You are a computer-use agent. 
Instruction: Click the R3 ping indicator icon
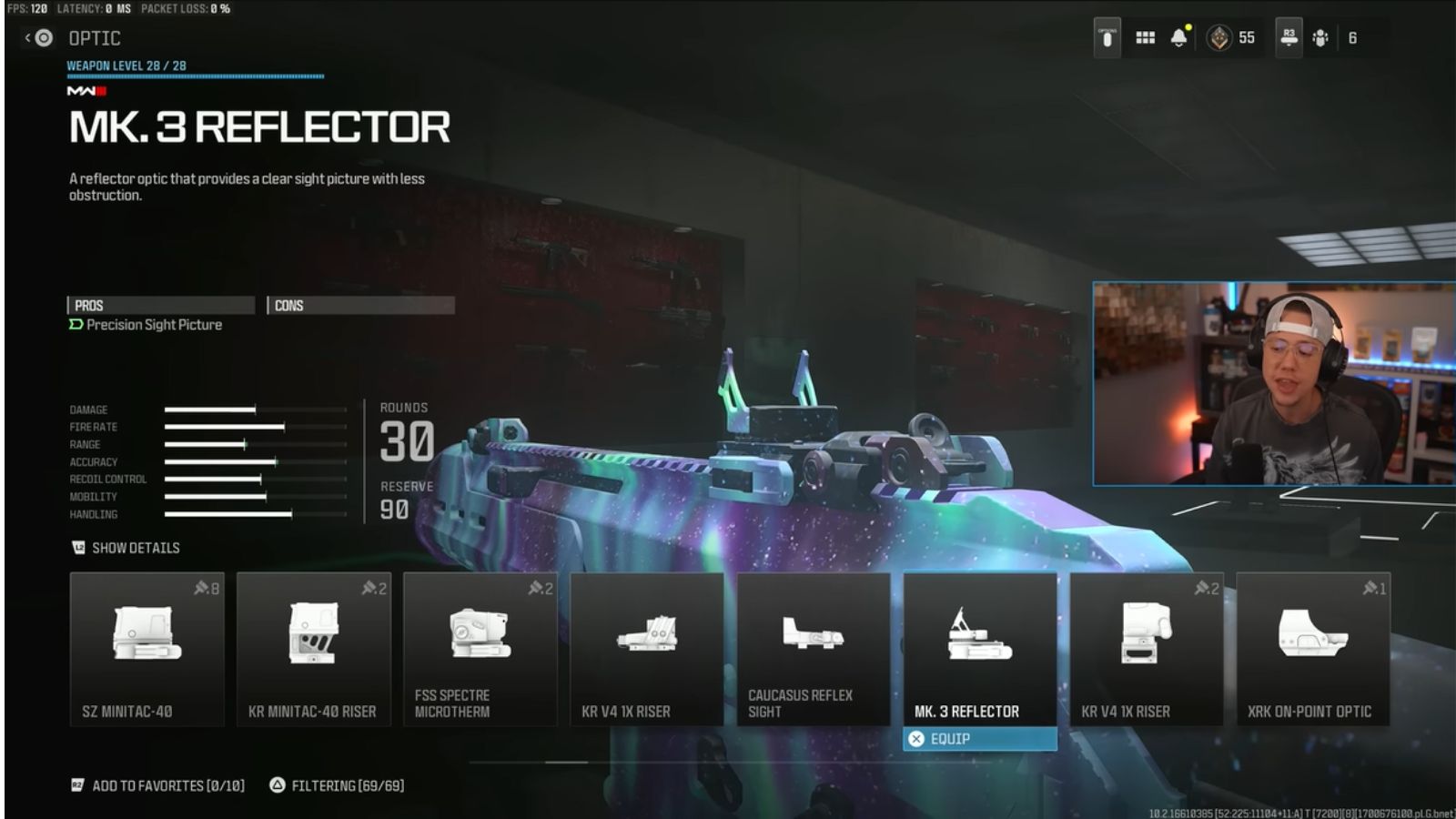[x=1289, y=37]
